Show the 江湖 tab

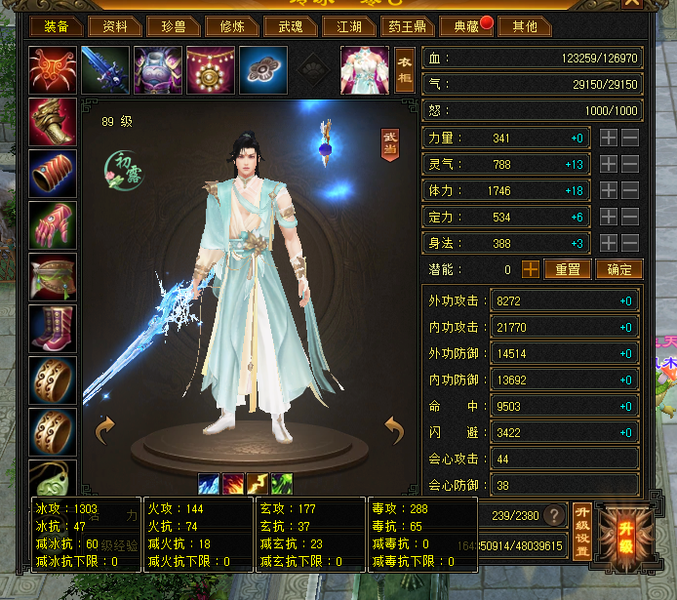[x=349, y=26]
